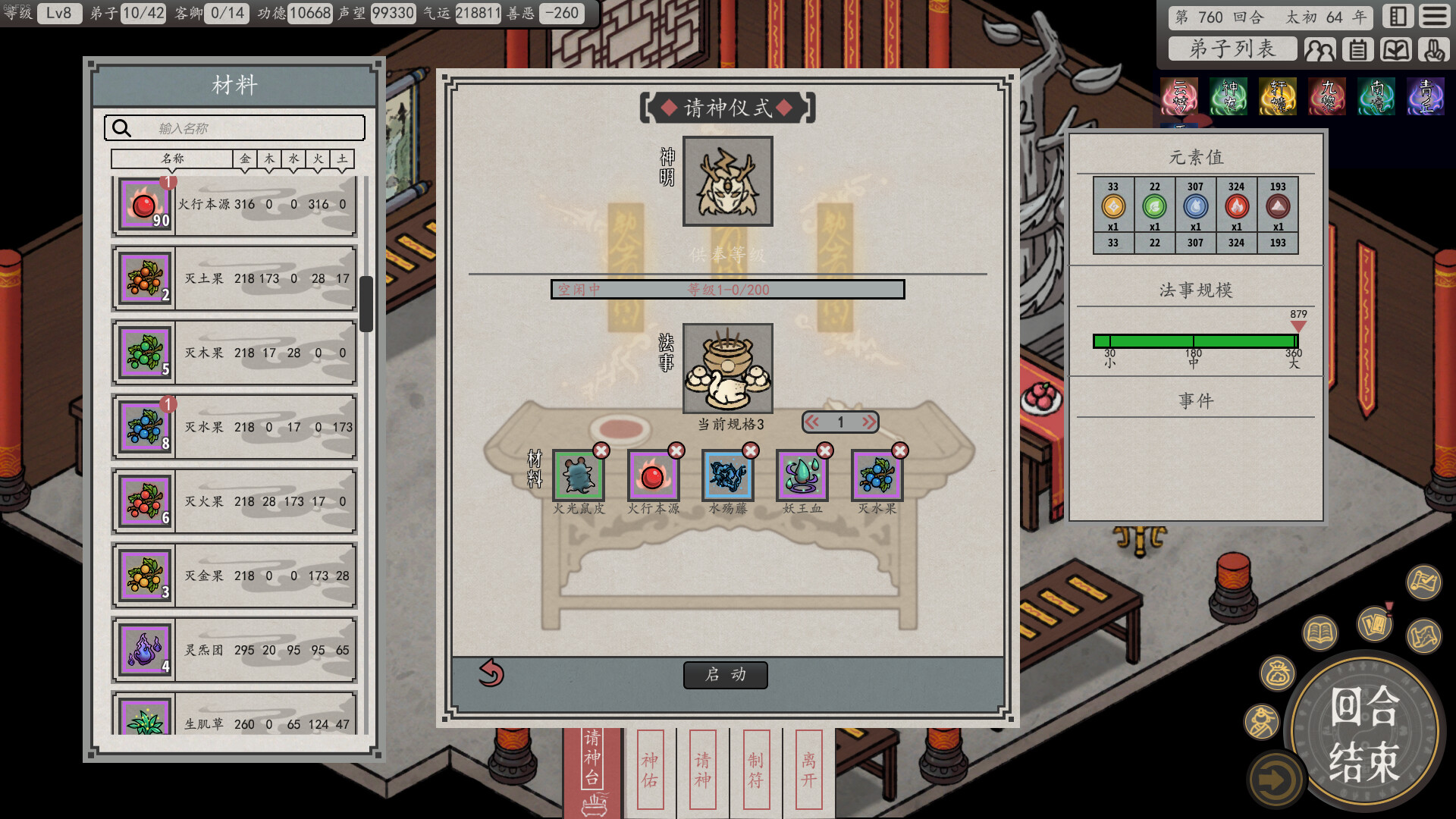The height and width of the screenshot is (819, 1456).
Task: Open the book-with-checkmark icon at top right
Action: click(x=1397, y=49)
